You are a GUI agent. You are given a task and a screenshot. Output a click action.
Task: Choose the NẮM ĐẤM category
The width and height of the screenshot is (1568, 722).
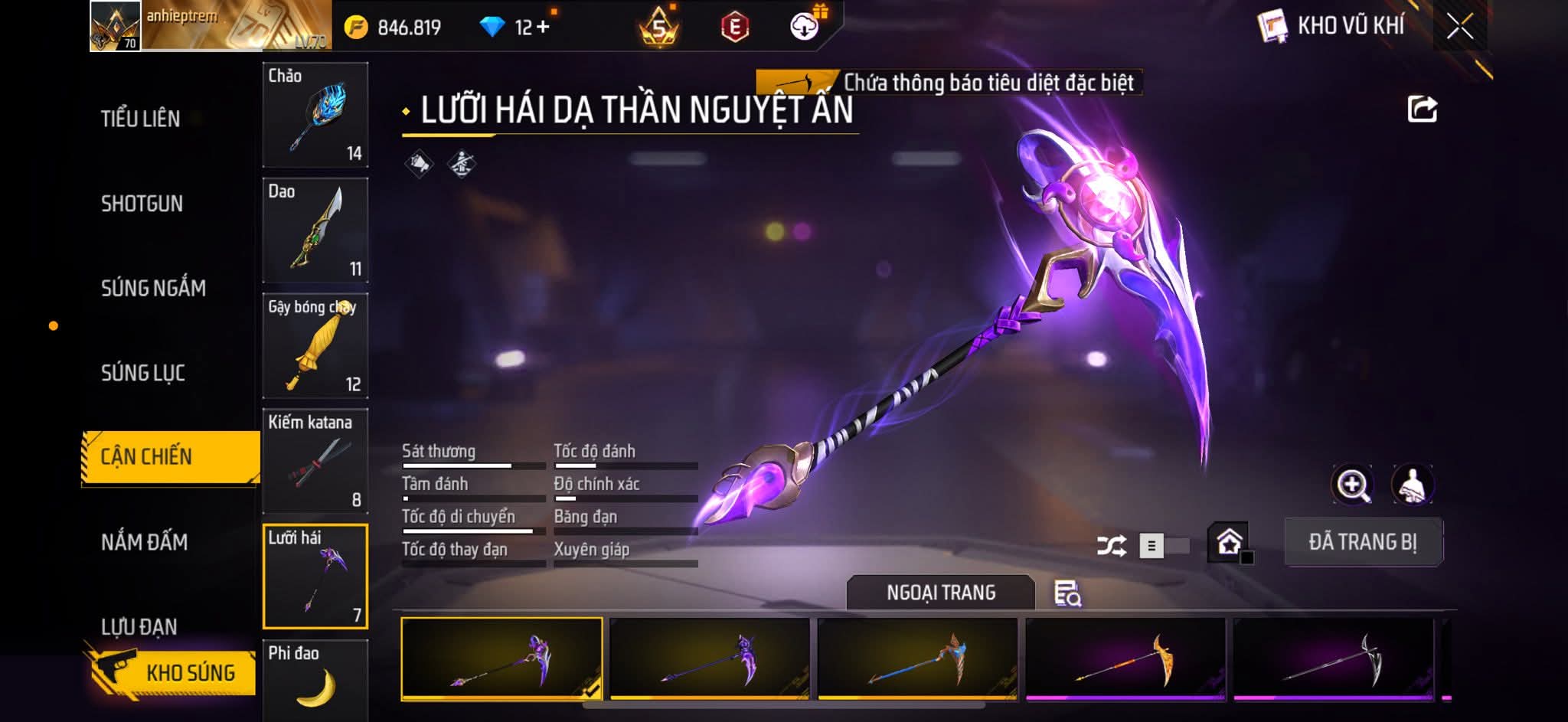(x=144, y=542)
